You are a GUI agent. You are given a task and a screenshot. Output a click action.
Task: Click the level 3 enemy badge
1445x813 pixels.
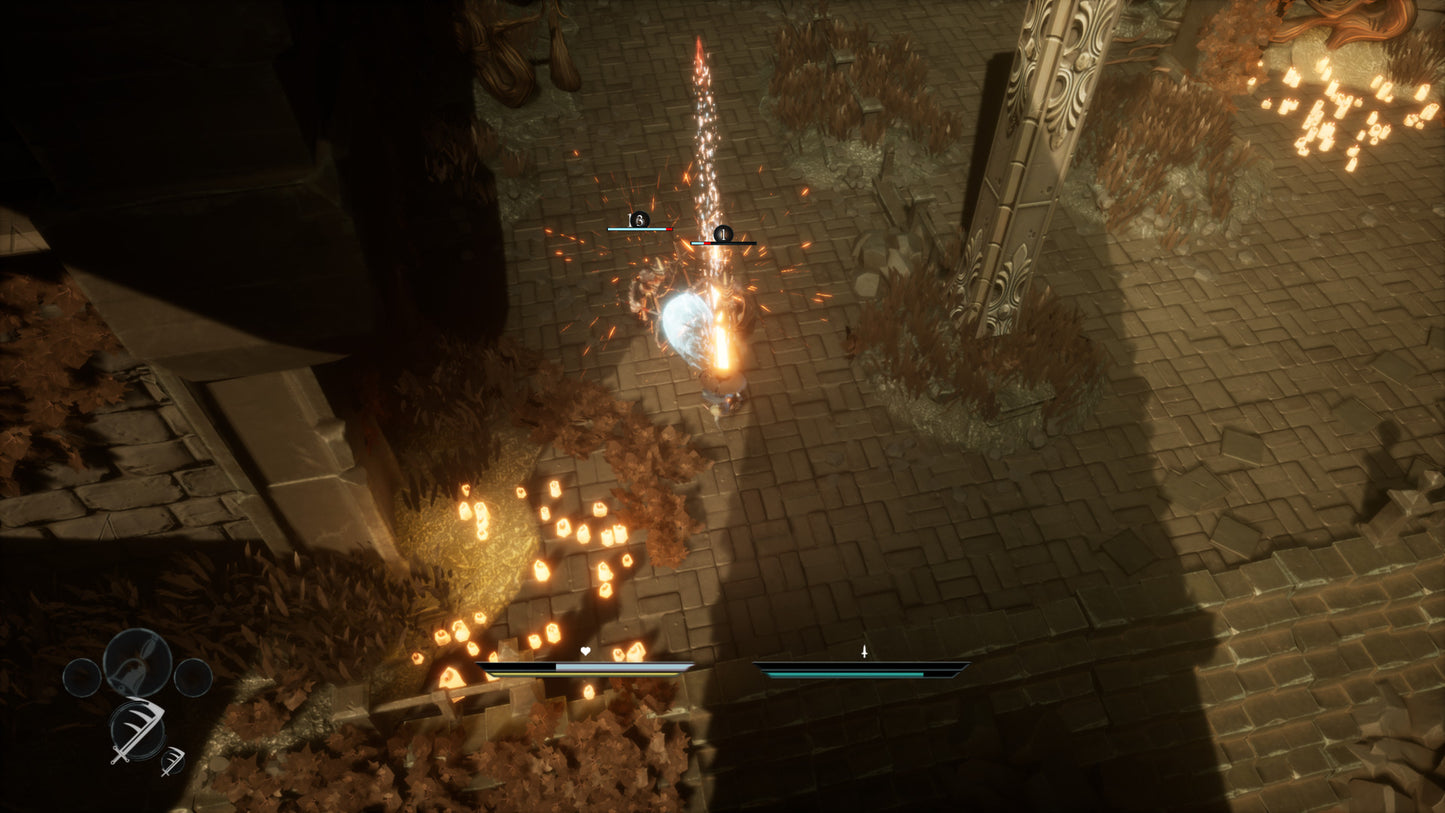point(639,219)
